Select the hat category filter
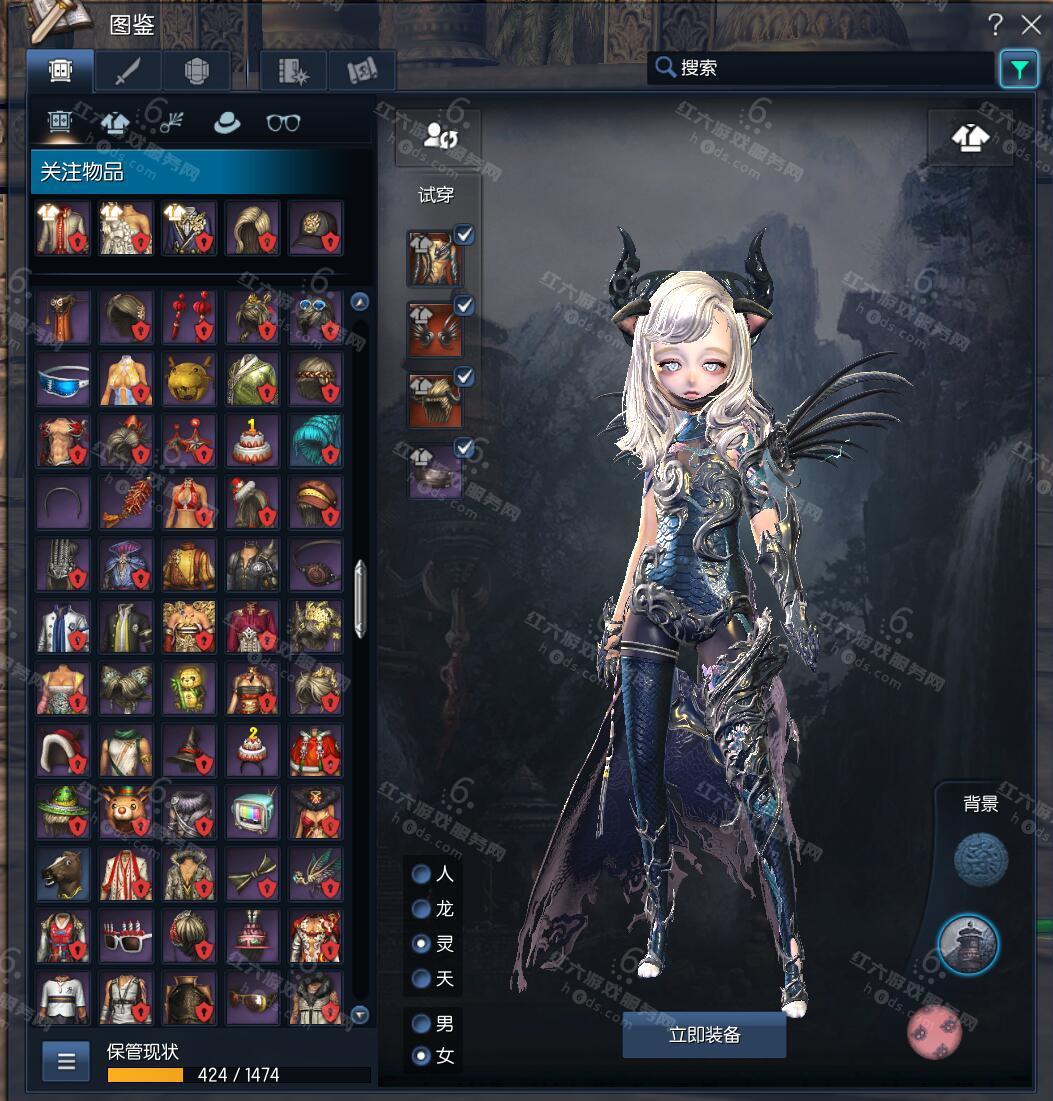1053x1101 pixels. 227,123
